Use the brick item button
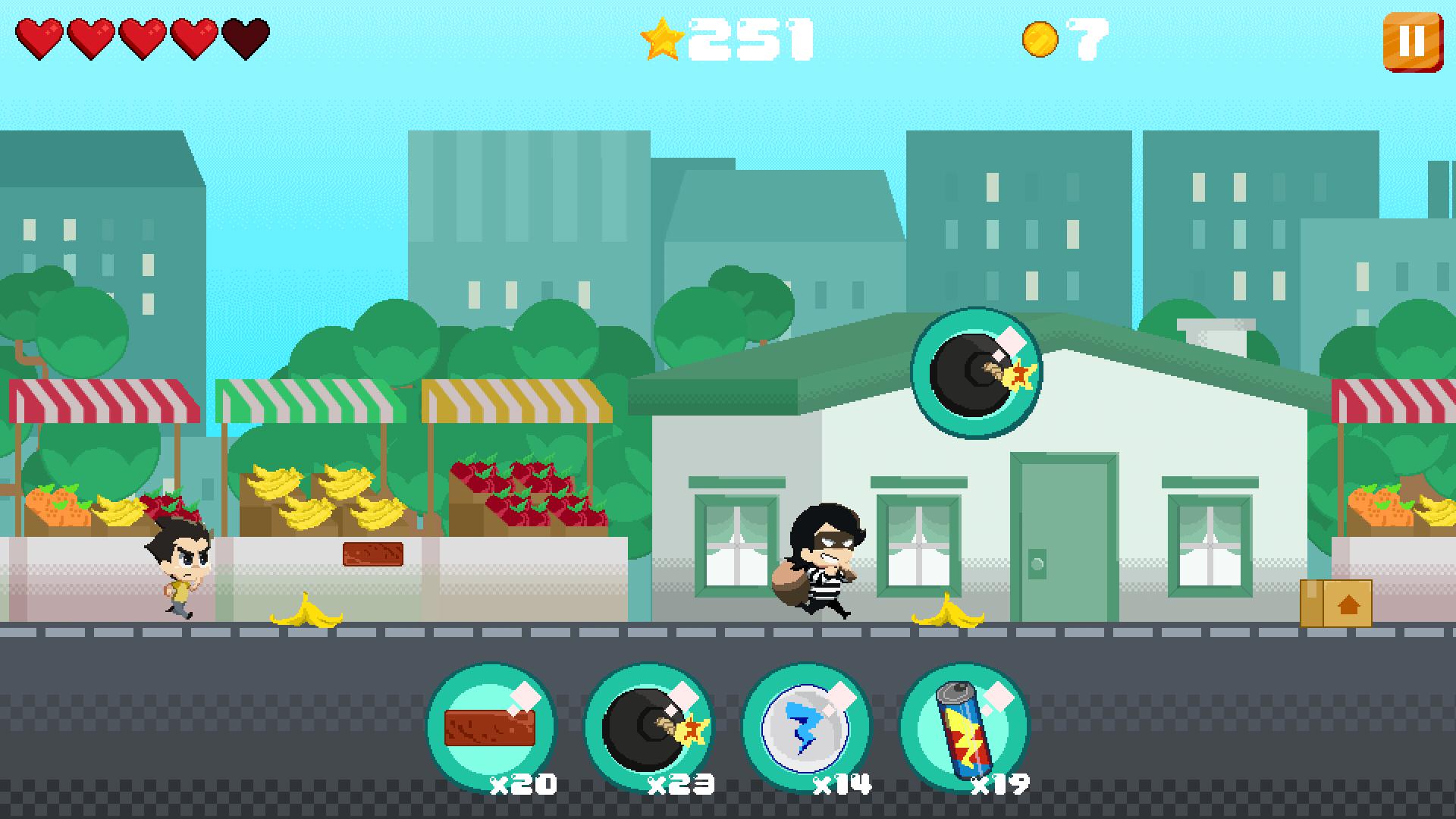Screen dimensions: 1456x819 coord(491,726)
